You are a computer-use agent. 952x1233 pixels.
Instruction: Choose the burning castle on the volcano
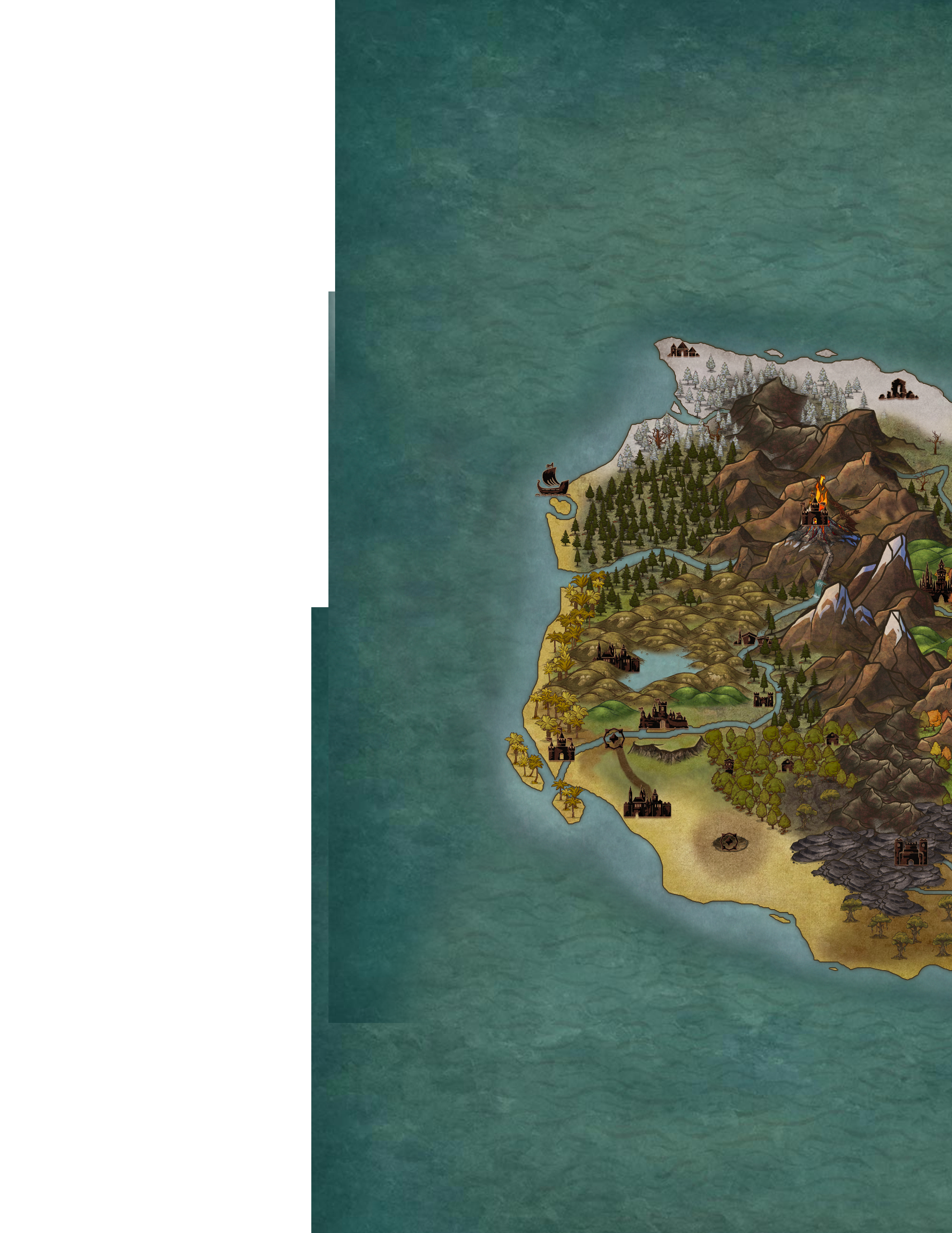[813, 511]
